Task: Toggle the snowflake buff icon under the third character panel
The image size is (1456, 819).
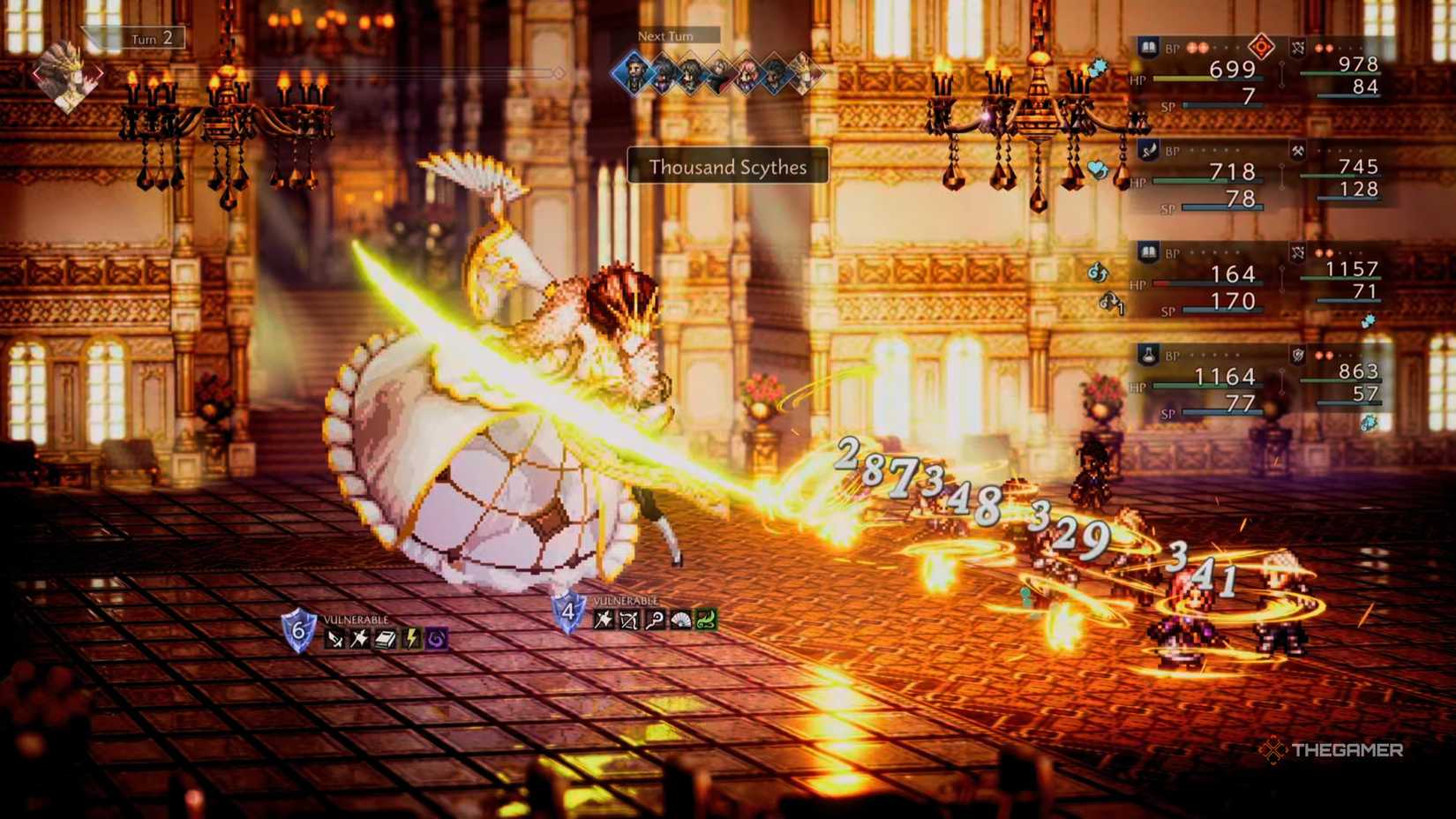Action: point(1368,321)
